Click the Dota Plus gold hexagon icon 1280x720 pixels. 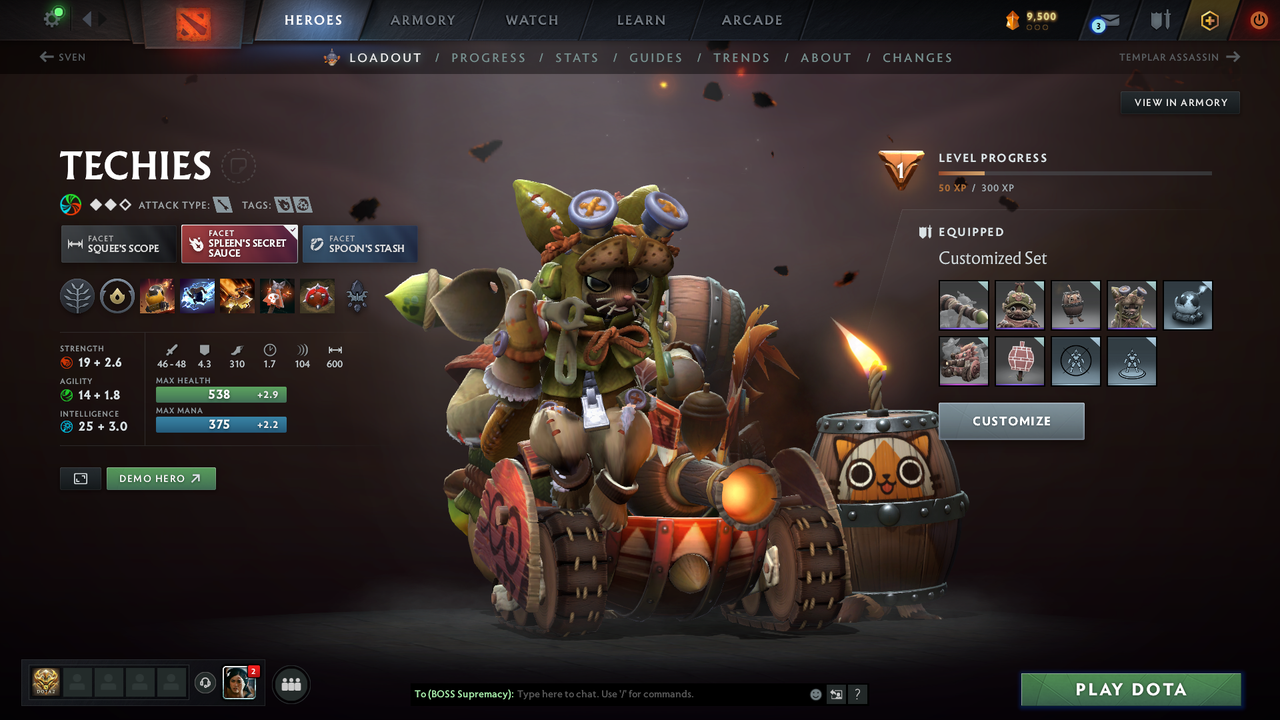1209,19
